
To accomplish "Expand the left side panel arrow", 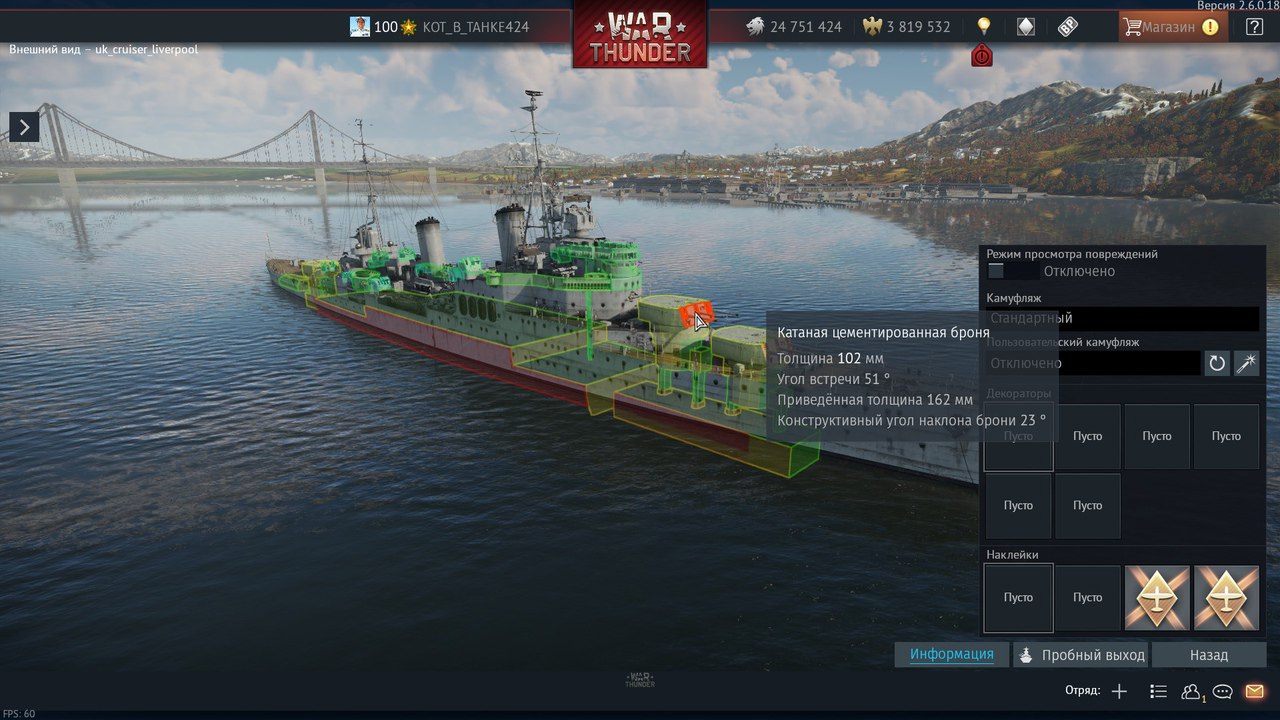I will (x=24, y=126).
